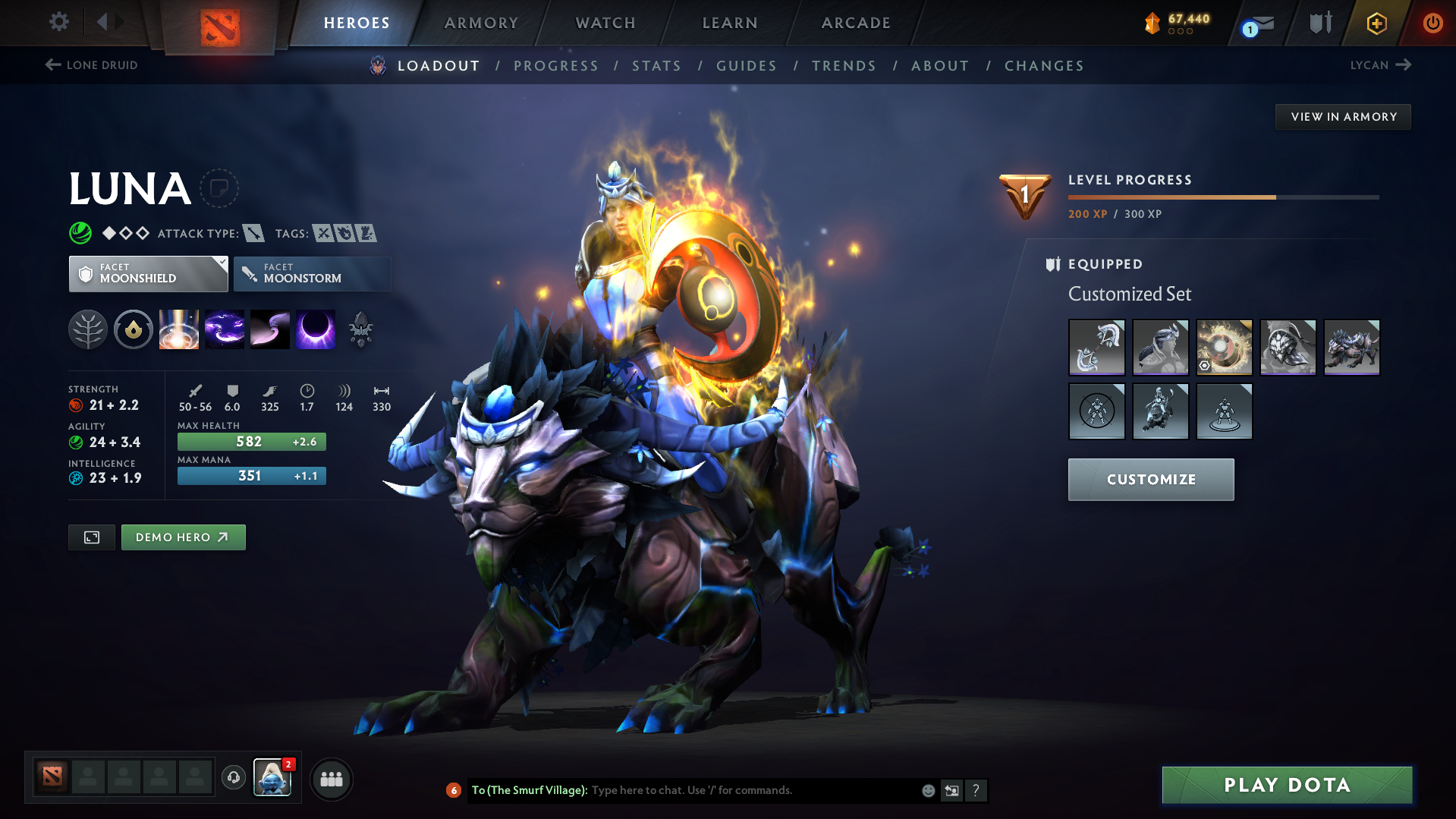Toggle the loadout background preview icon
This screenshot has height=819, width=1456.
point(91,537)
